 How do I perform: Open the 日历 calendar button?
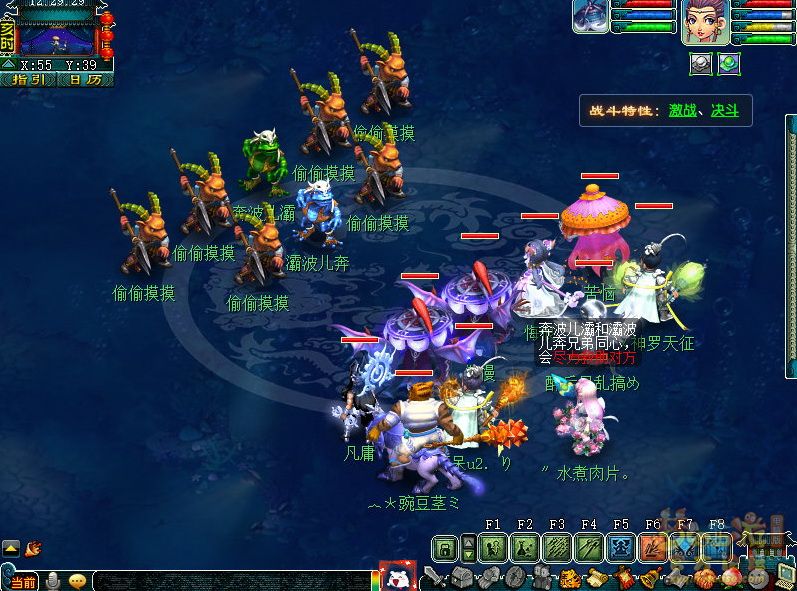click(86, 79)
